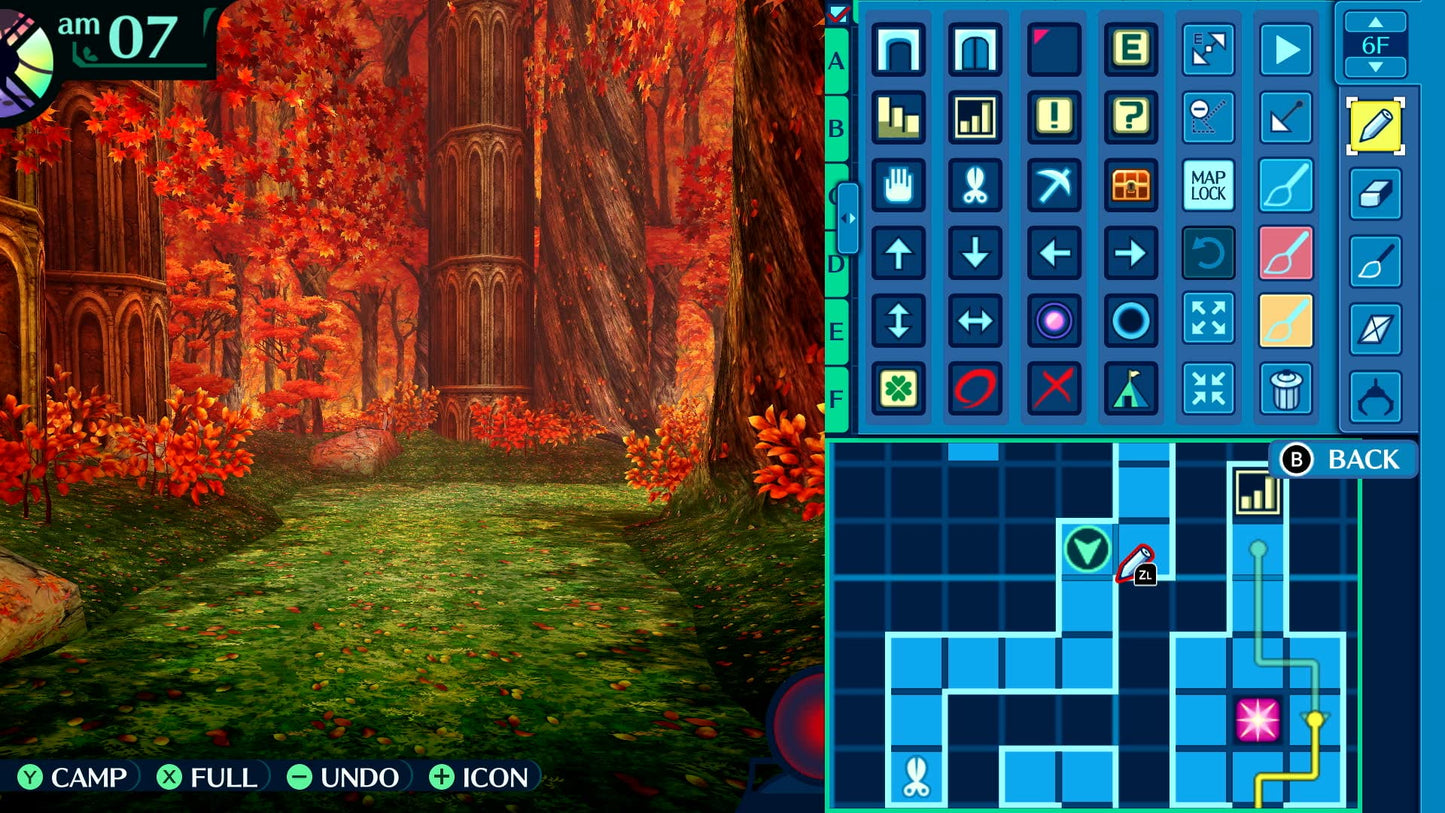Click the trash can to clear icons
Image resolution: width=1445 pixels, height=813 pixels.
click(x=1286, y=388)
